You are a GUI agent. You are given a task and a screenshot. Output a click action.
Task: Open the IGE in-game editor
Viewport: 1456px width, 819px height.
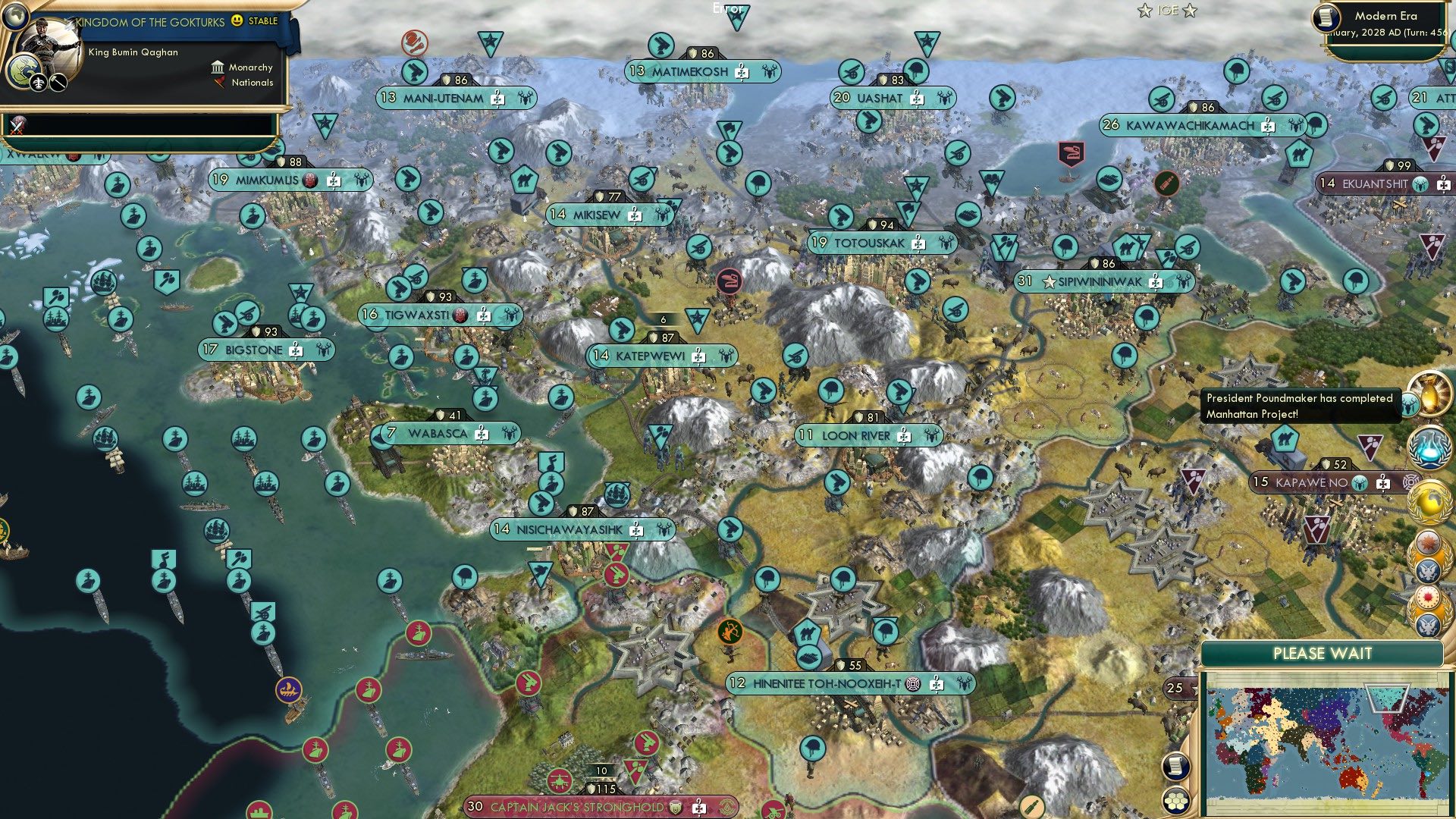click(x=1167, y=11)
